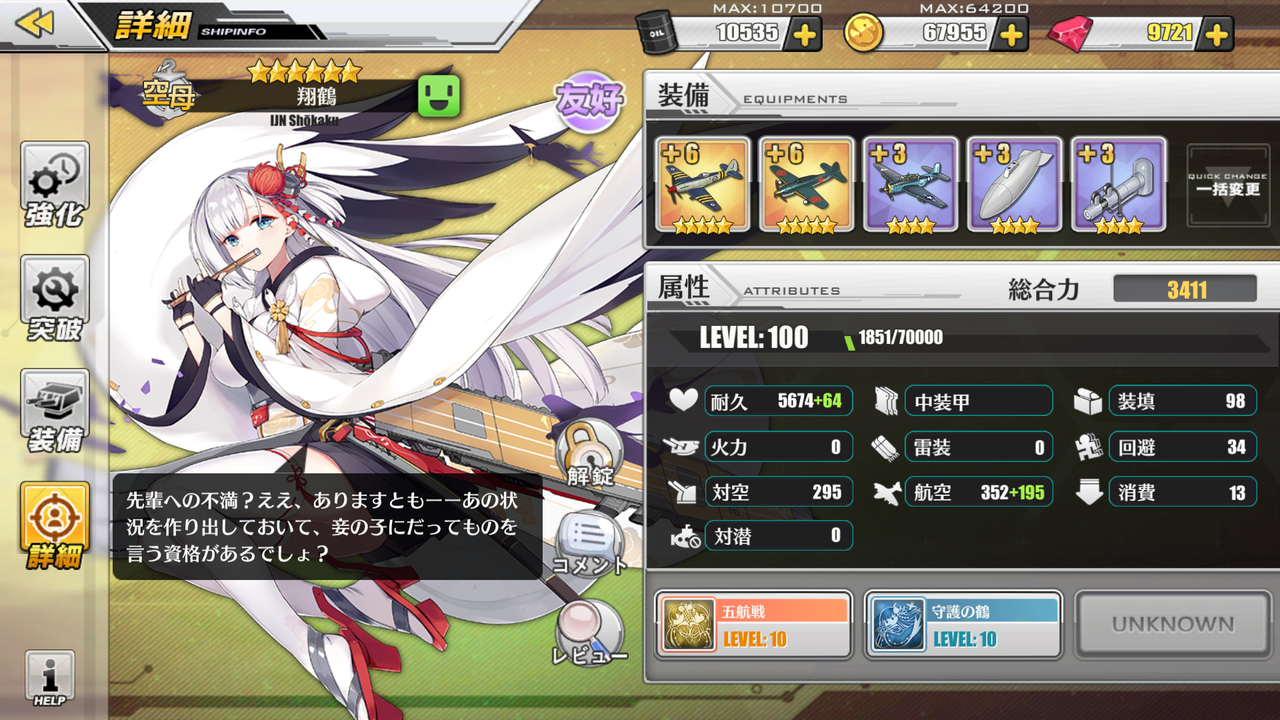
Task: Activate the レビュー (Review) magnifier control
Action: pos(590,630)
